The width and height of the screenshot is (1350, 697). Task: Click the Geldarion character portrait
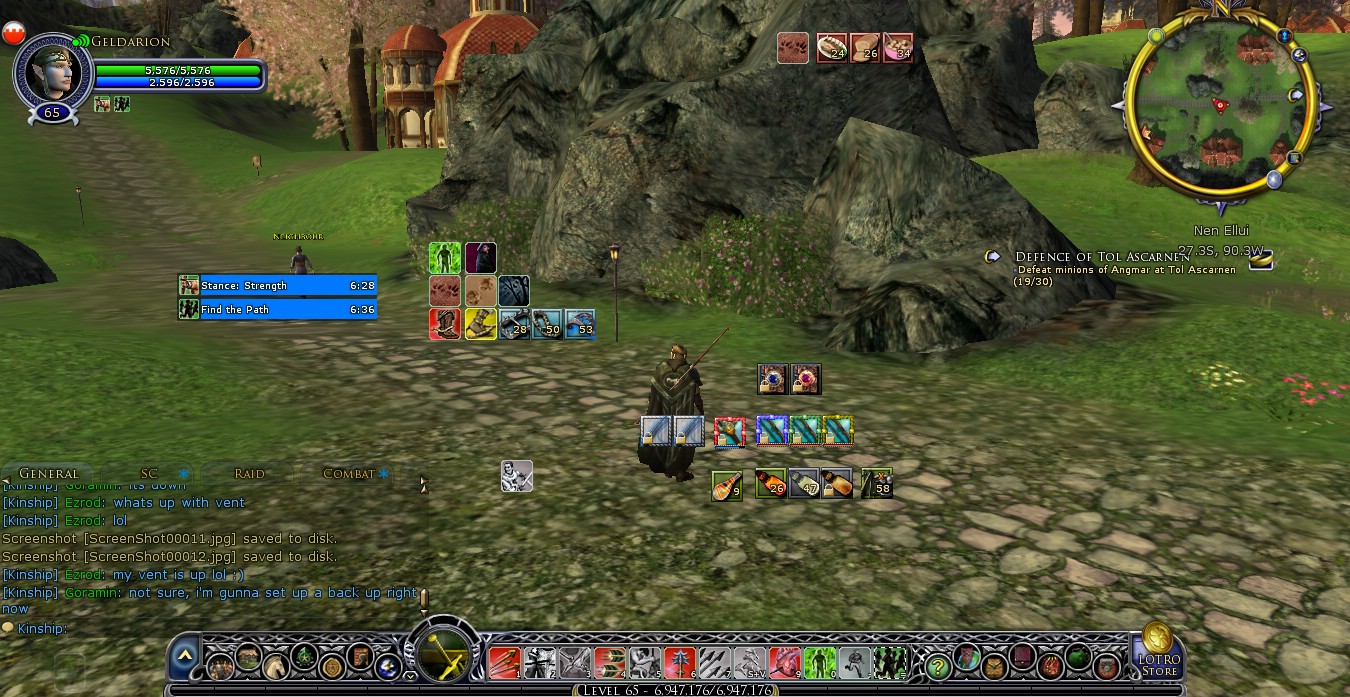[52, 70]
